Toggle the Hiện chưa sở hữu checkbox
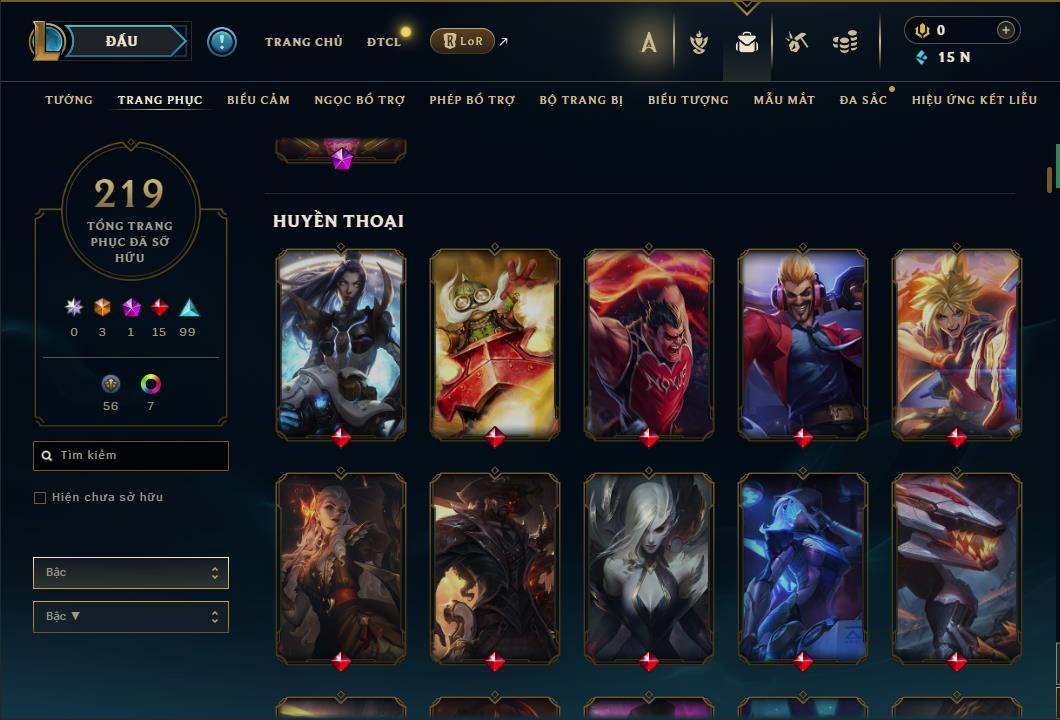Image resolution: width=1060 pixels, height=720 pixels. (40, 498)
